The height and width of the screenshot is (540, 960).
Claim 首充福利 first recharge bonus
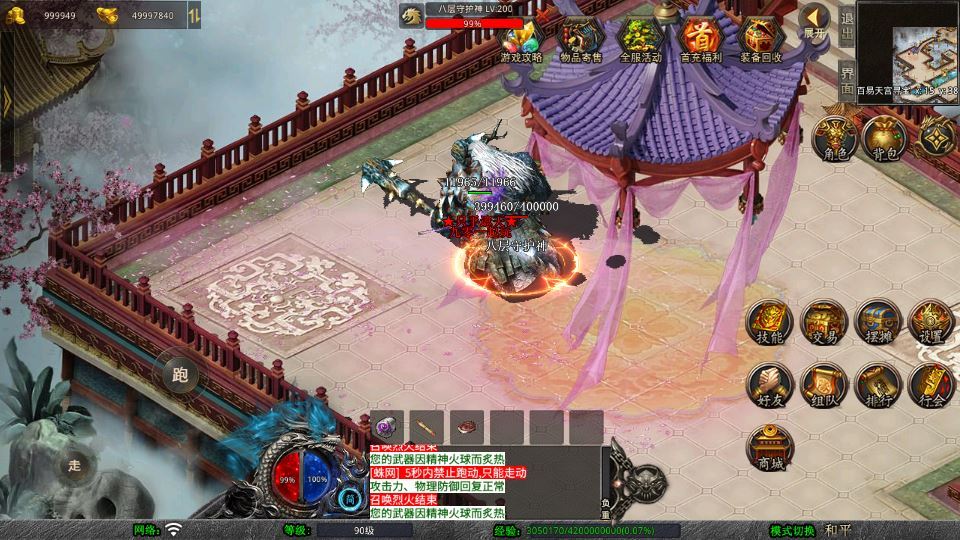click(x=701, y=40)
